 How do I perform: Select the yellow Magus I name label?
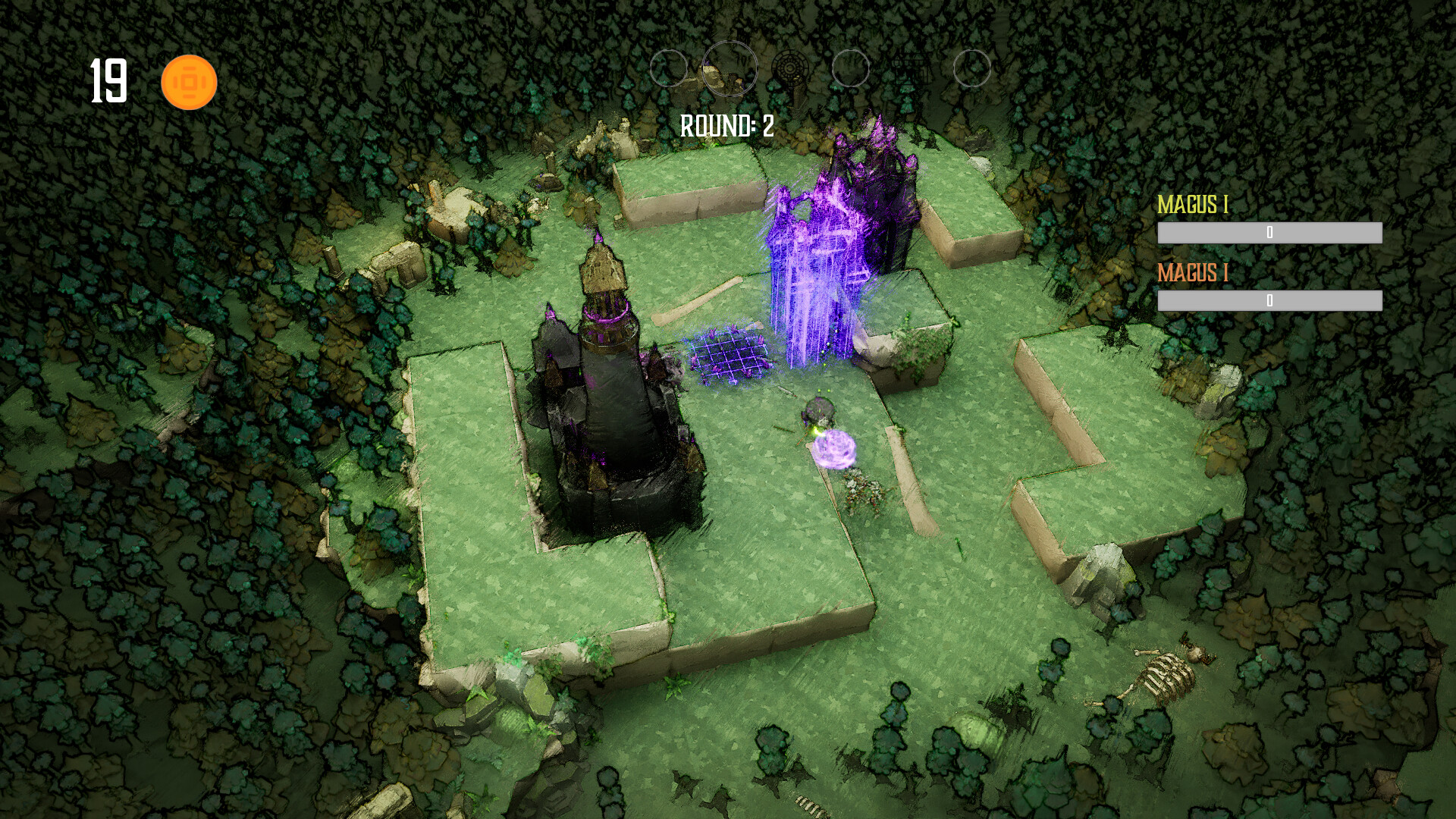pos(1194,205)
